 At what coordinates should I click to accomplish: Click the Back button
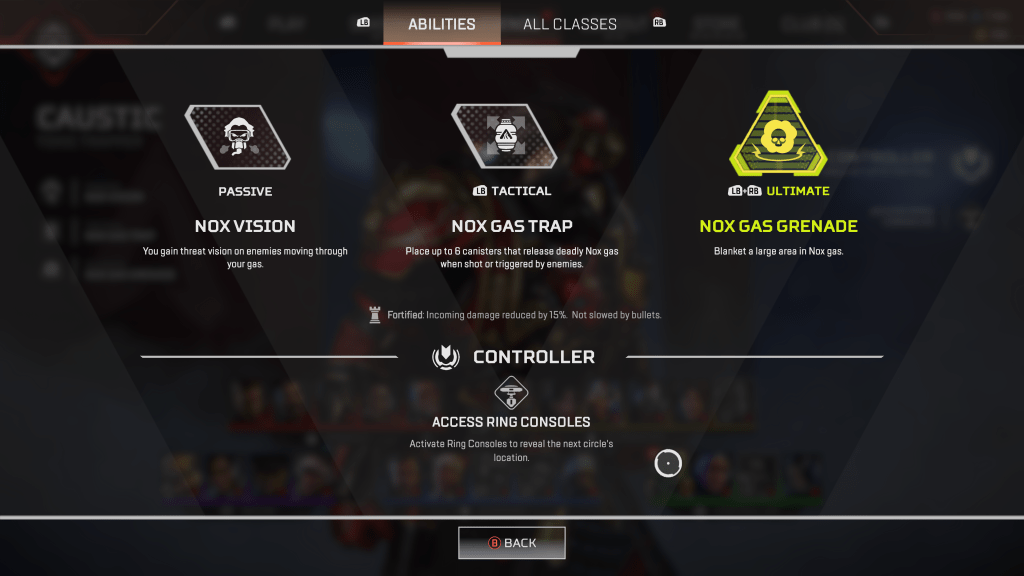pos(512,543)
